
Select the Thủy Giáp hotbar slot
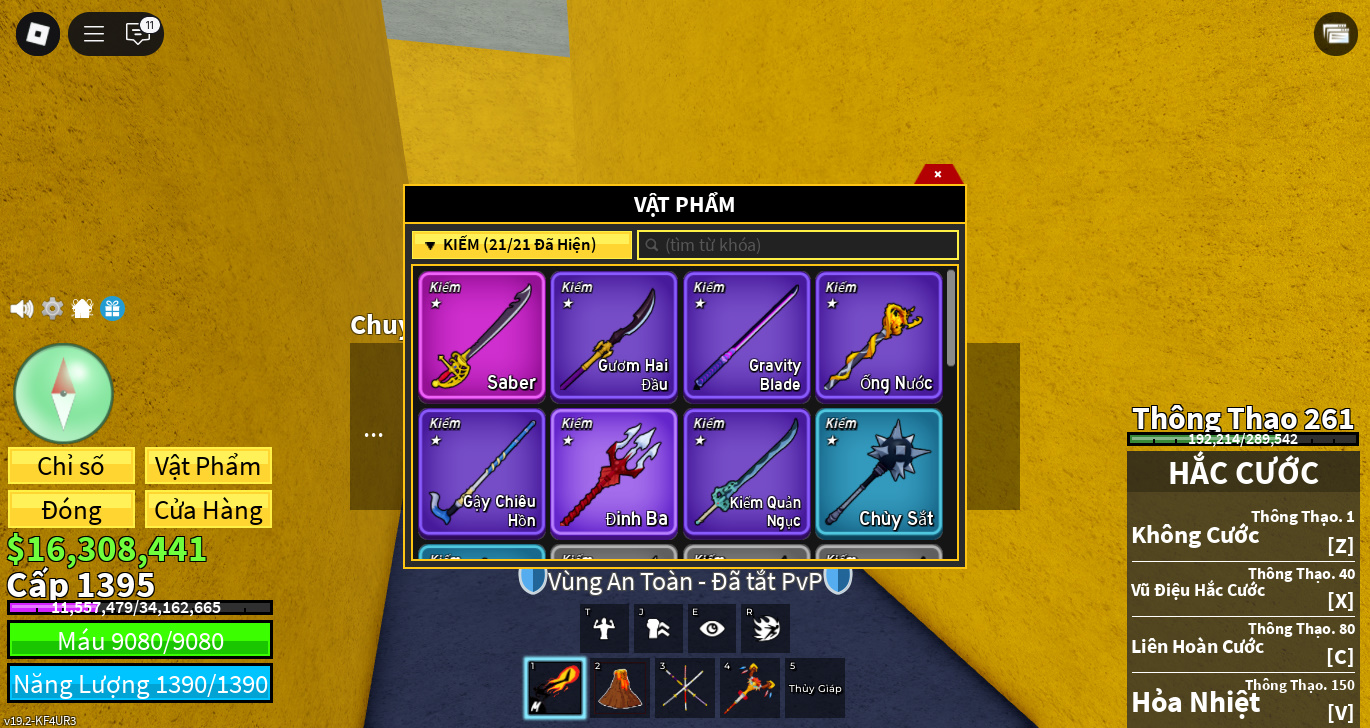(x=815, y=688)
